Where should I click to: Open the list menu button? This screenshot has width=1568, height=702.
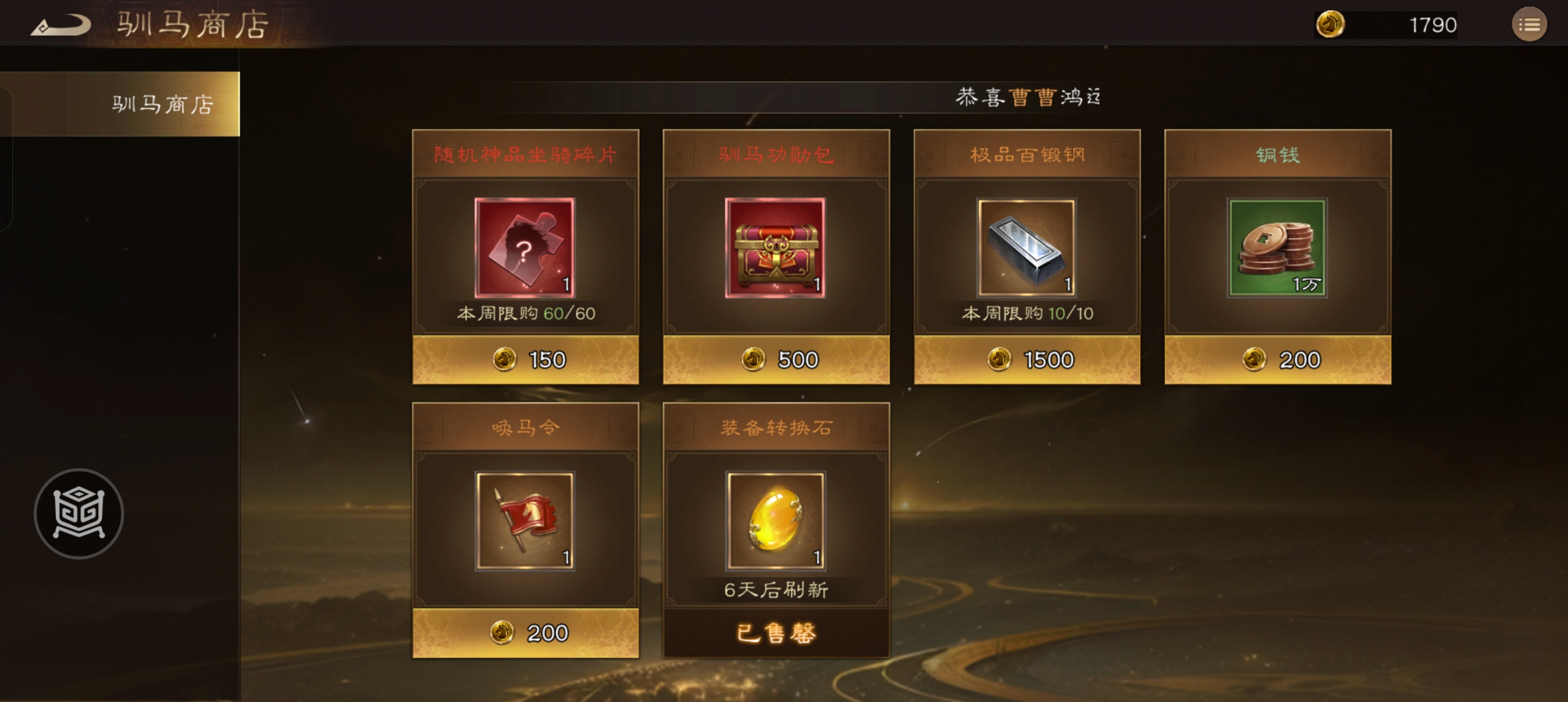pyautogui.click(x=1529, y=25)
